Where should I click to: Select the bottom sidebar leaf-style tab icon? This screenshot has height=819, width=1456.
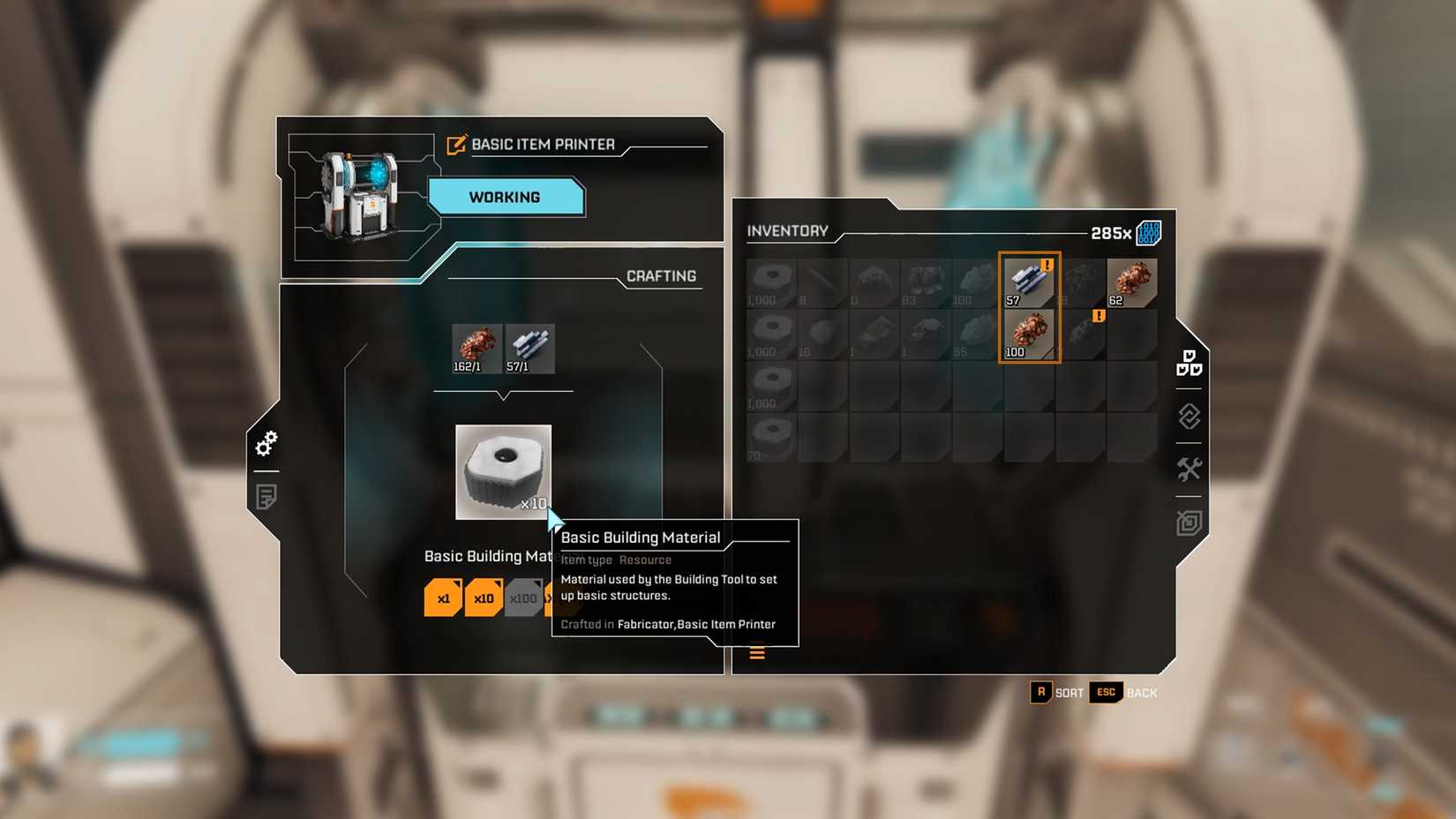tap(1188, 522)
